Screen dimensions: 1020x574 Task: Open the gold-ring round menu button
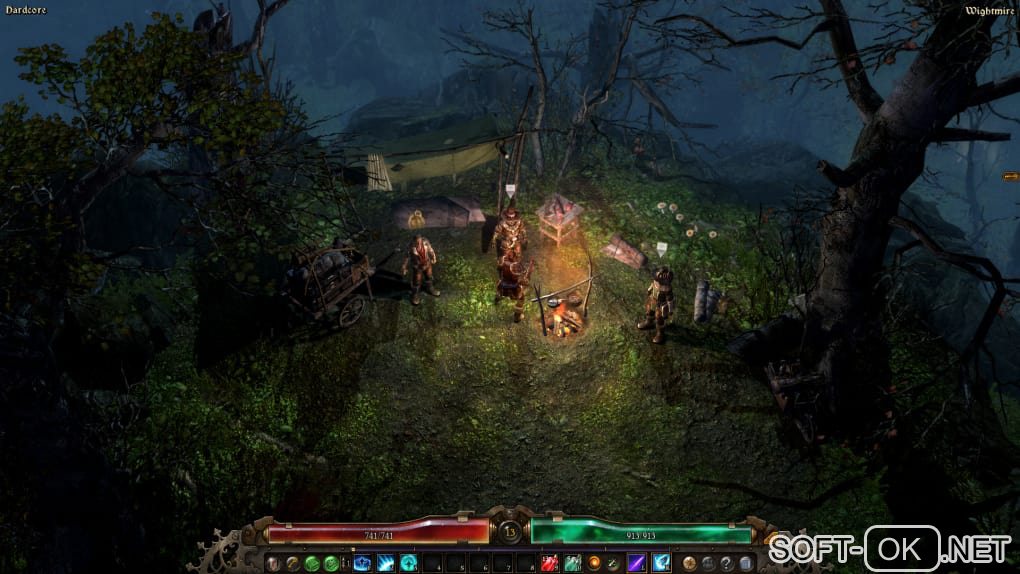(x=292, y=564)
